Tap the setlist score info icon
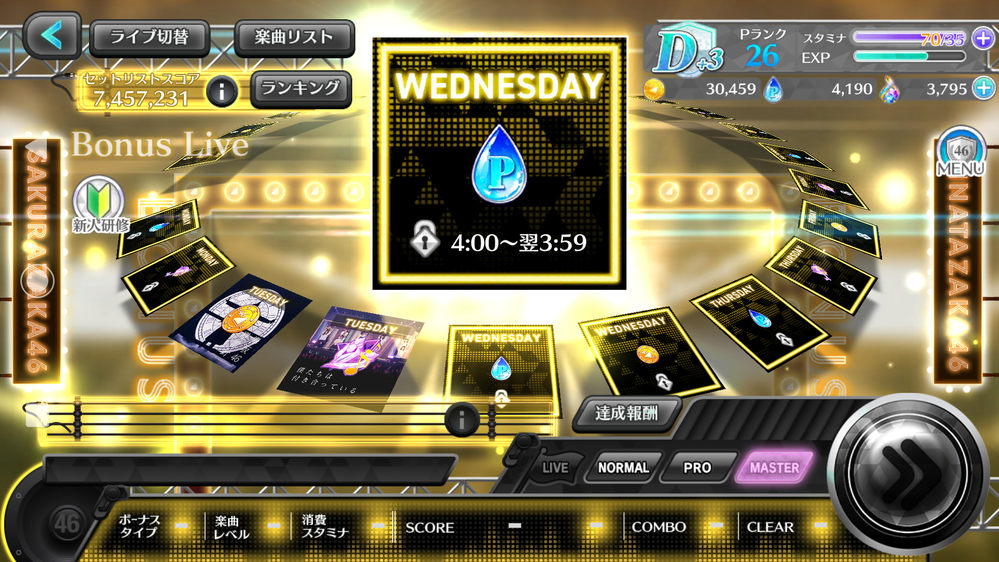This screenshot has height=562, width=999. (x=222, y=92)
